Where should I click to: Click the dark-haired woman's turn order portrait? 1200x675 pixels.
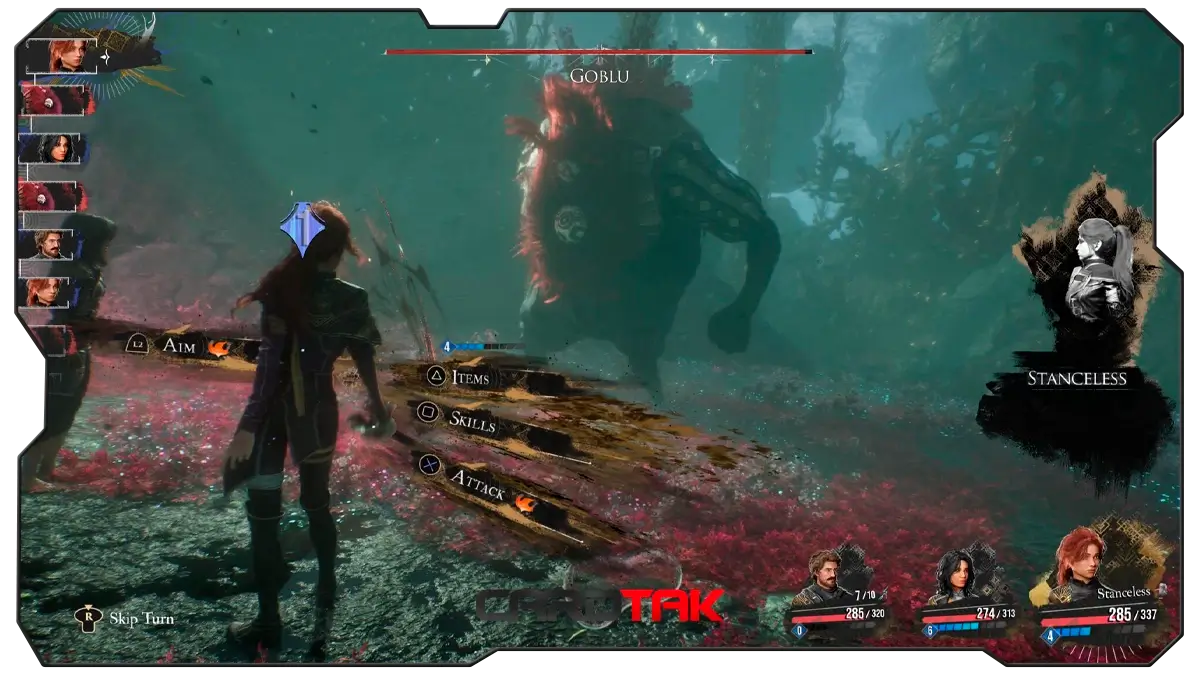[50, 149]
